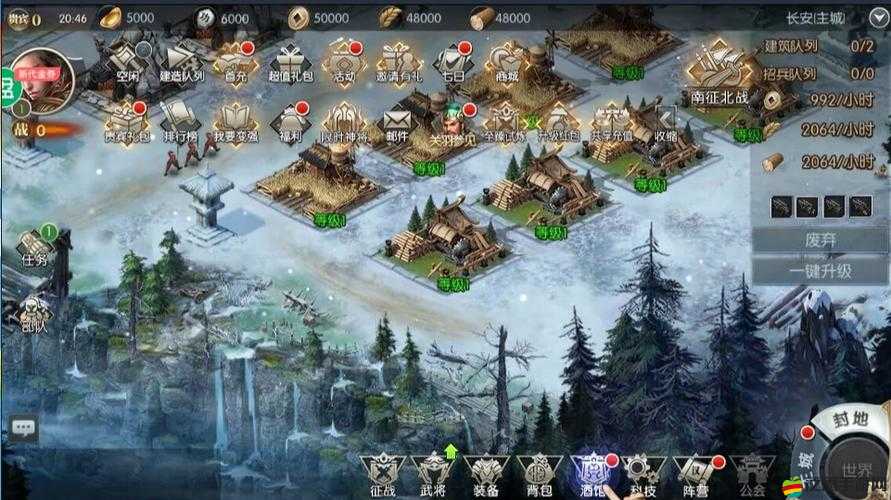The height and width of the screenshot is (500, 891).
Task: Open the 福利 welfare rewards icon
Action: [290, 120]
